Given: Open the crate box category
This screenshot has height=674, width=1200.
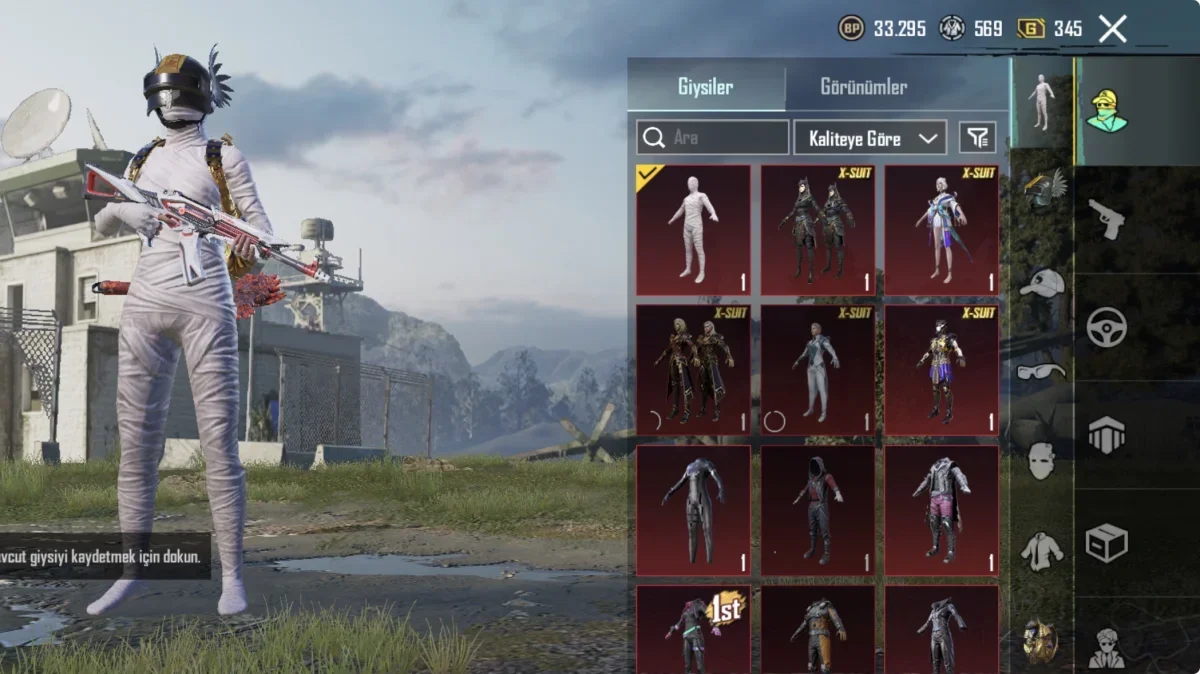Looking at the screenshot, I should pos(1106,543).
